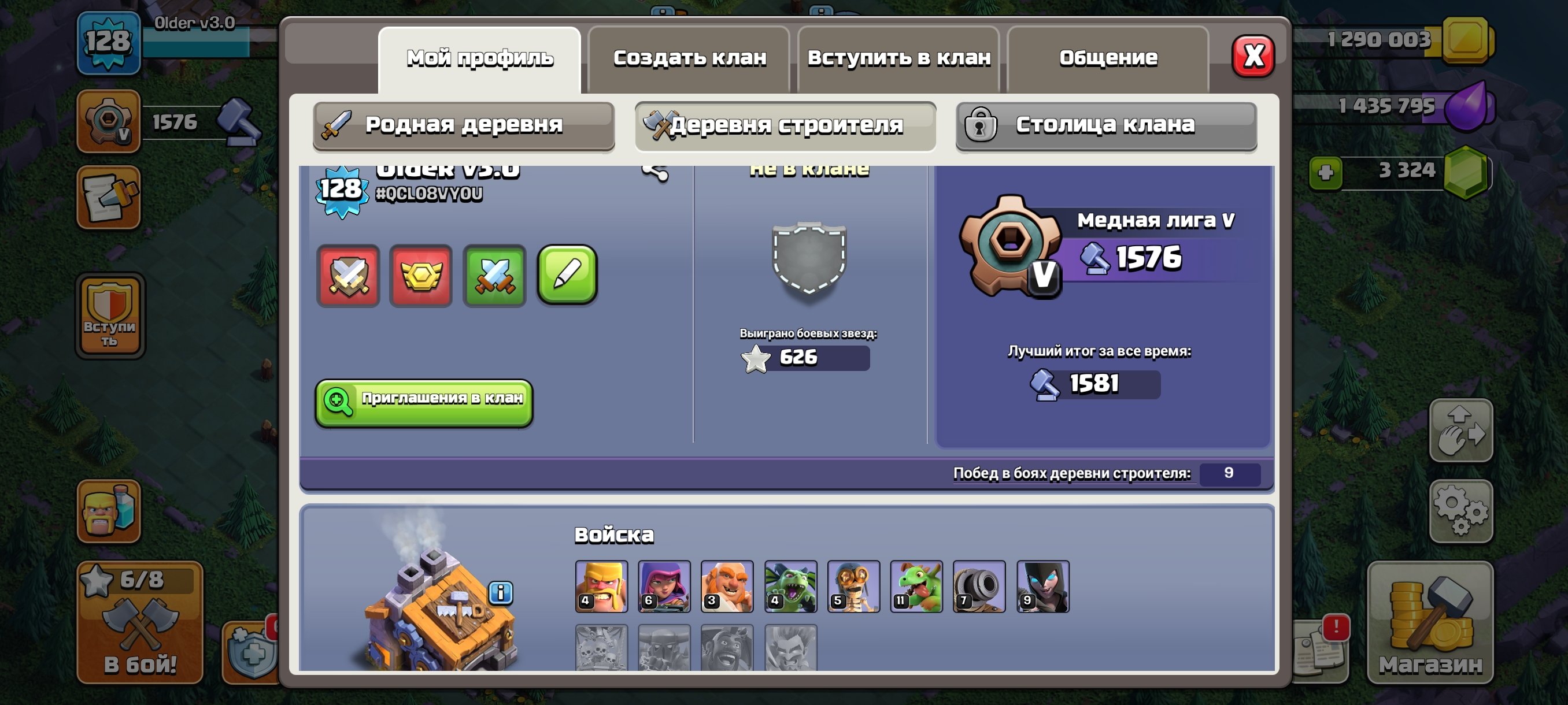Screen dimensions: 1568x705
Task: Click the Приглашения в клан button
Action: (424, 404)
